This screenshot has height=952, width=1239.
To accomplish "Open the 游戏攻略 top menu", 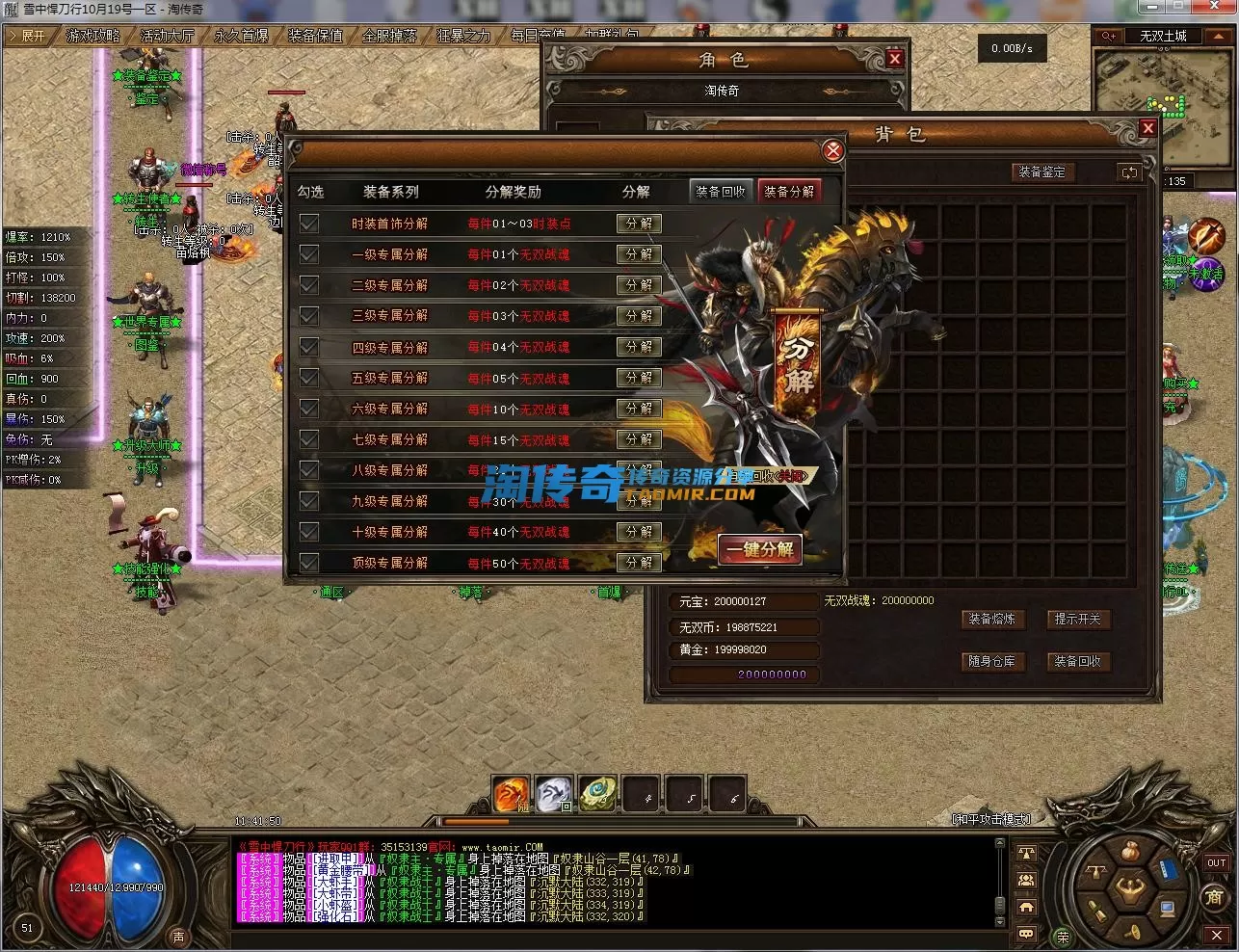I will [93, 36].
